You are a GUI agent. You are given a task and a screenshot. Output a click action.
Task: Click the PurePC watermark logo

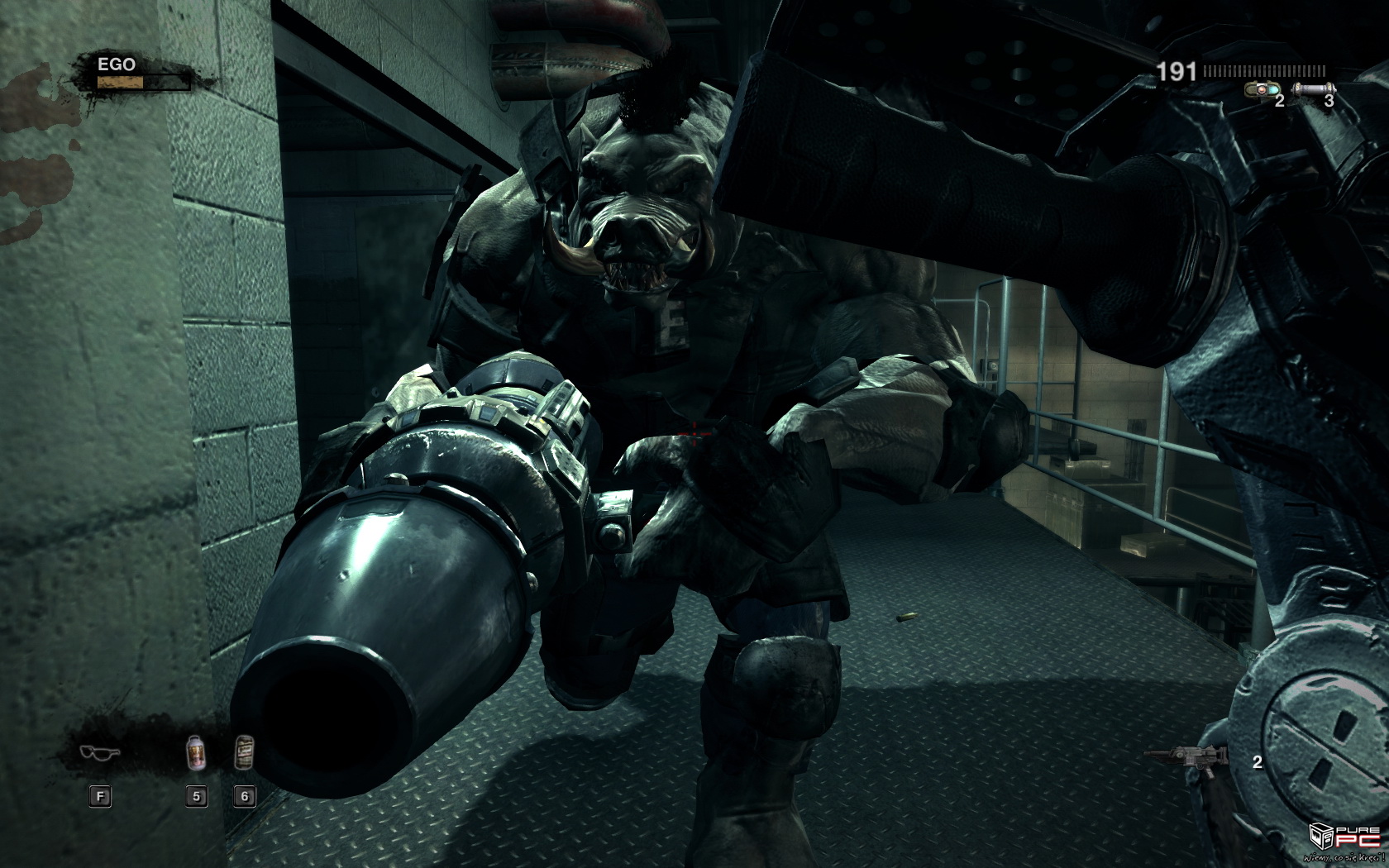pos(1344,840)
